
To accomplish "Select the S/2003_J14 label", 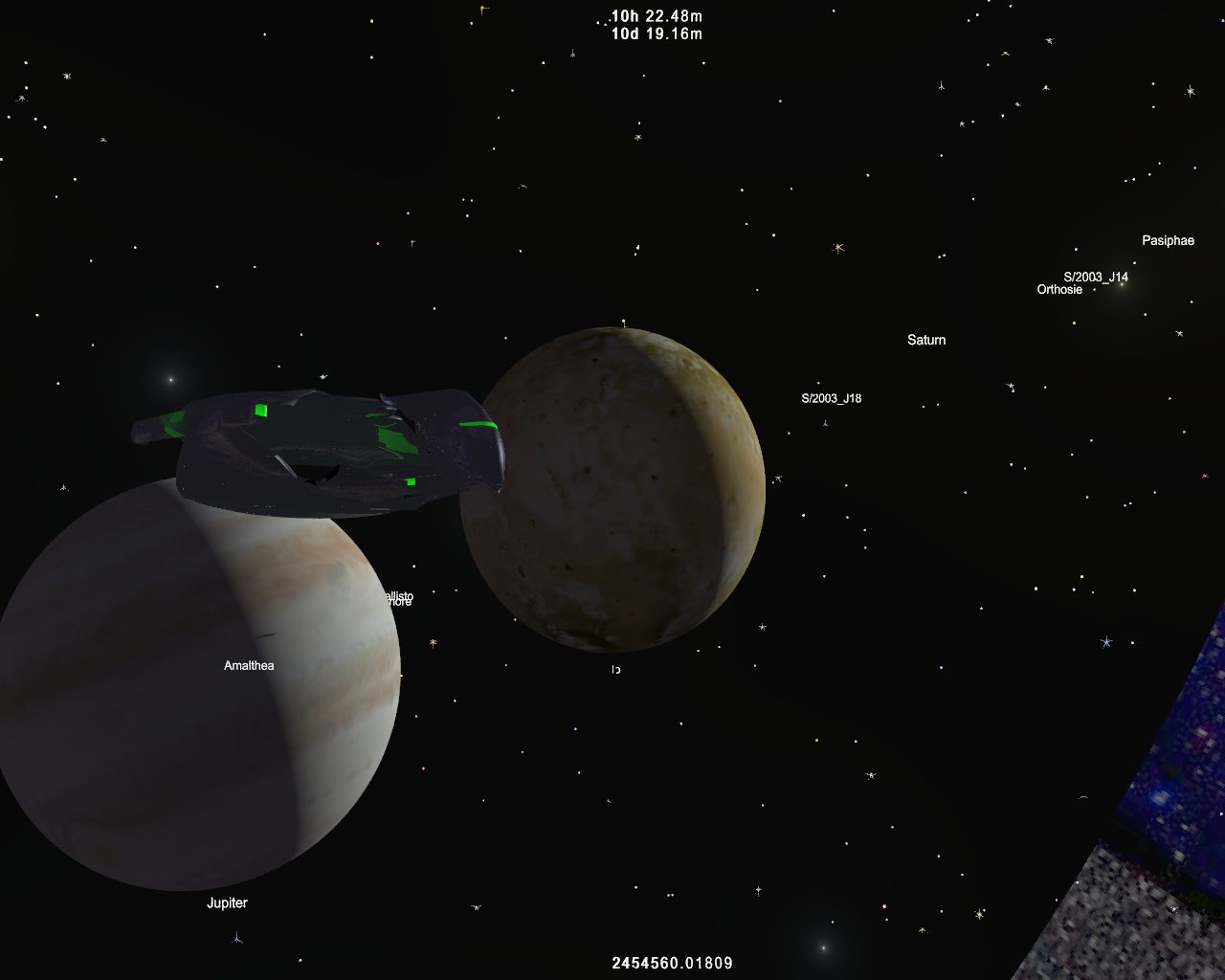I will point(1096,277).
